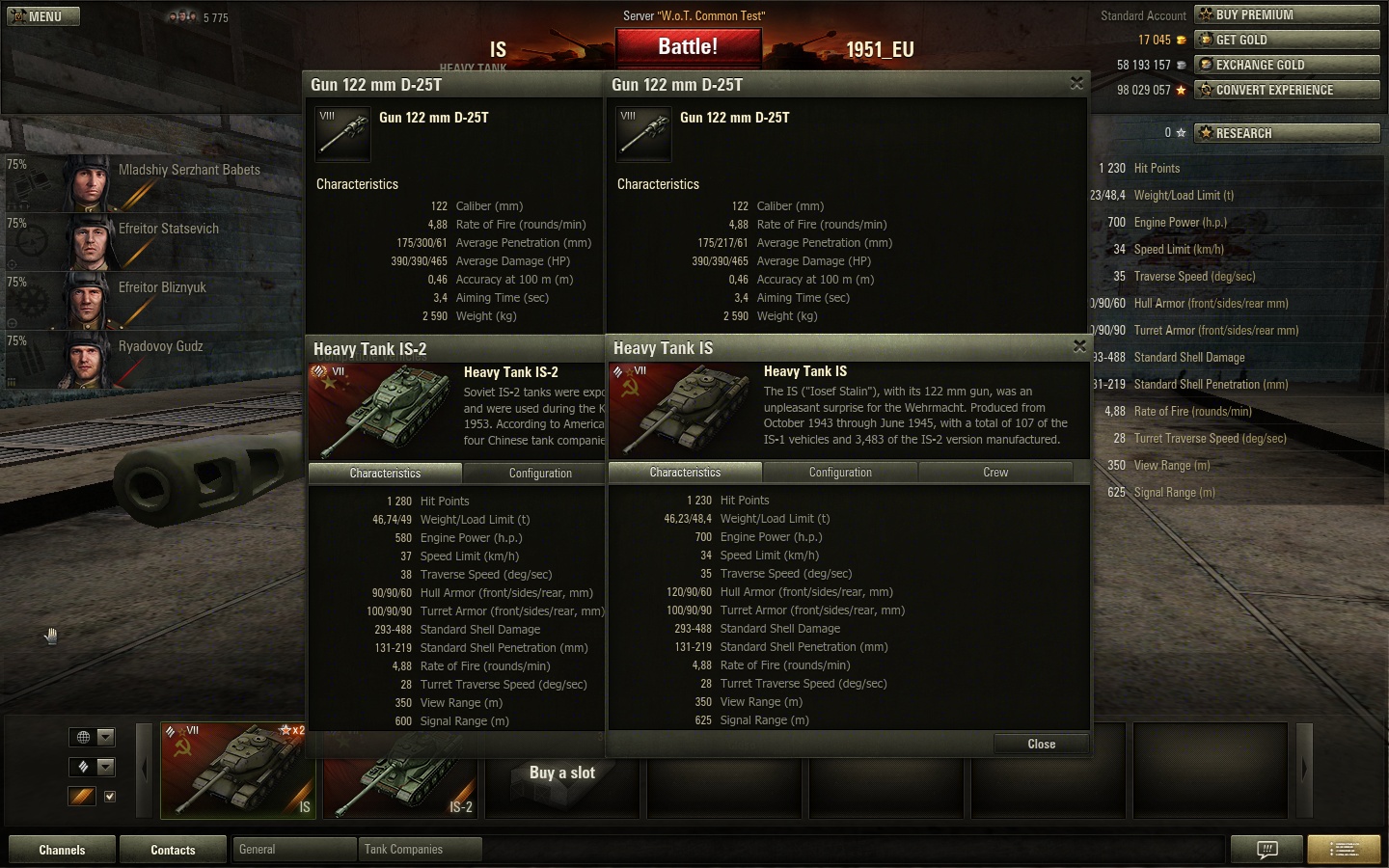Start the fight with the Battle! button
This screenshot has width=1389, height=868.
click(x=688, y=46)
